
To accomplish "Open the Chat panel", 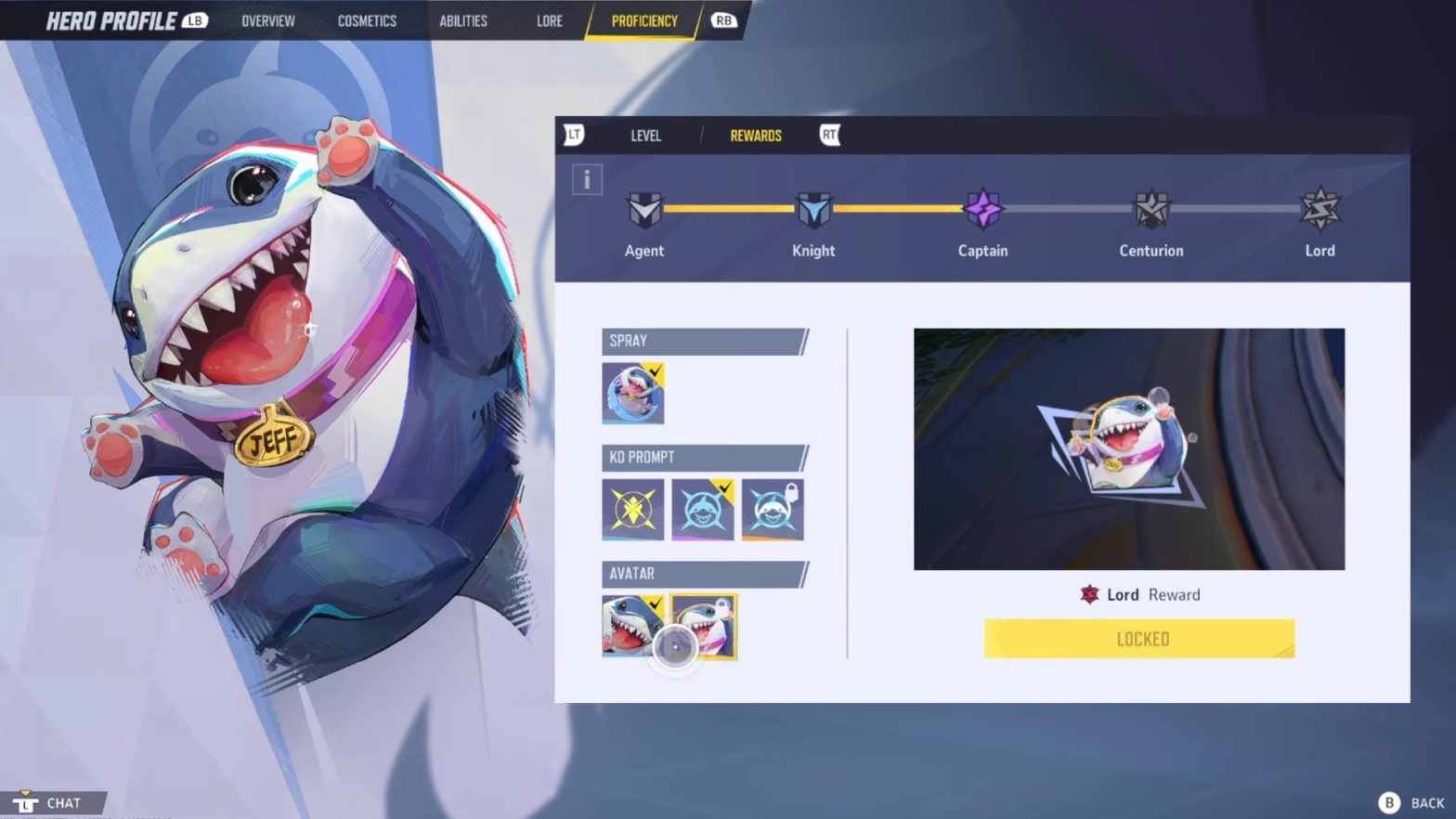I will (53, 801).
